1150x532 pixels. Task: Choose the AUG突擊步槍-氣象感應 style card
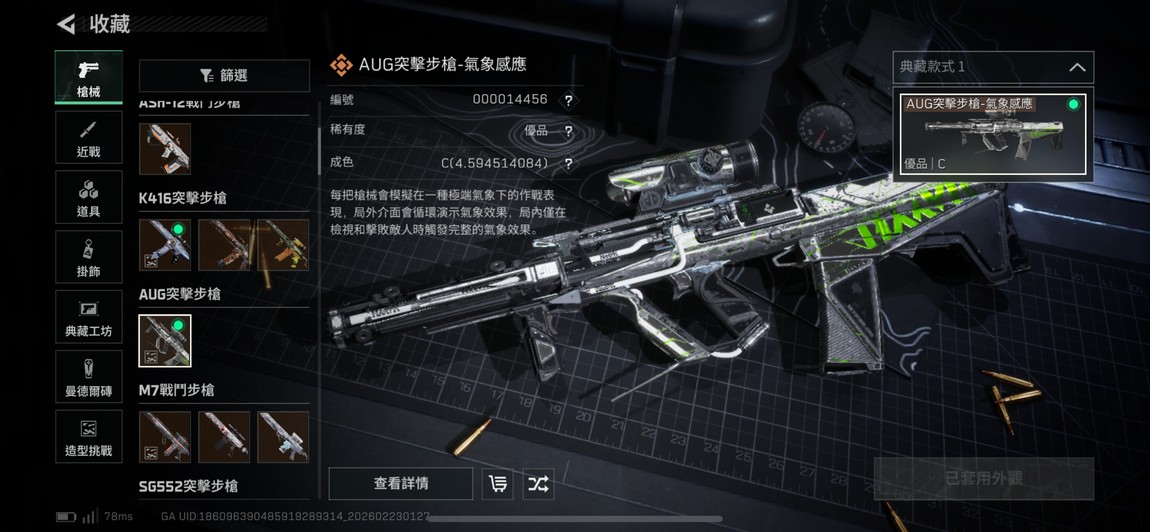pyautogui.click(x=993, y=134)
